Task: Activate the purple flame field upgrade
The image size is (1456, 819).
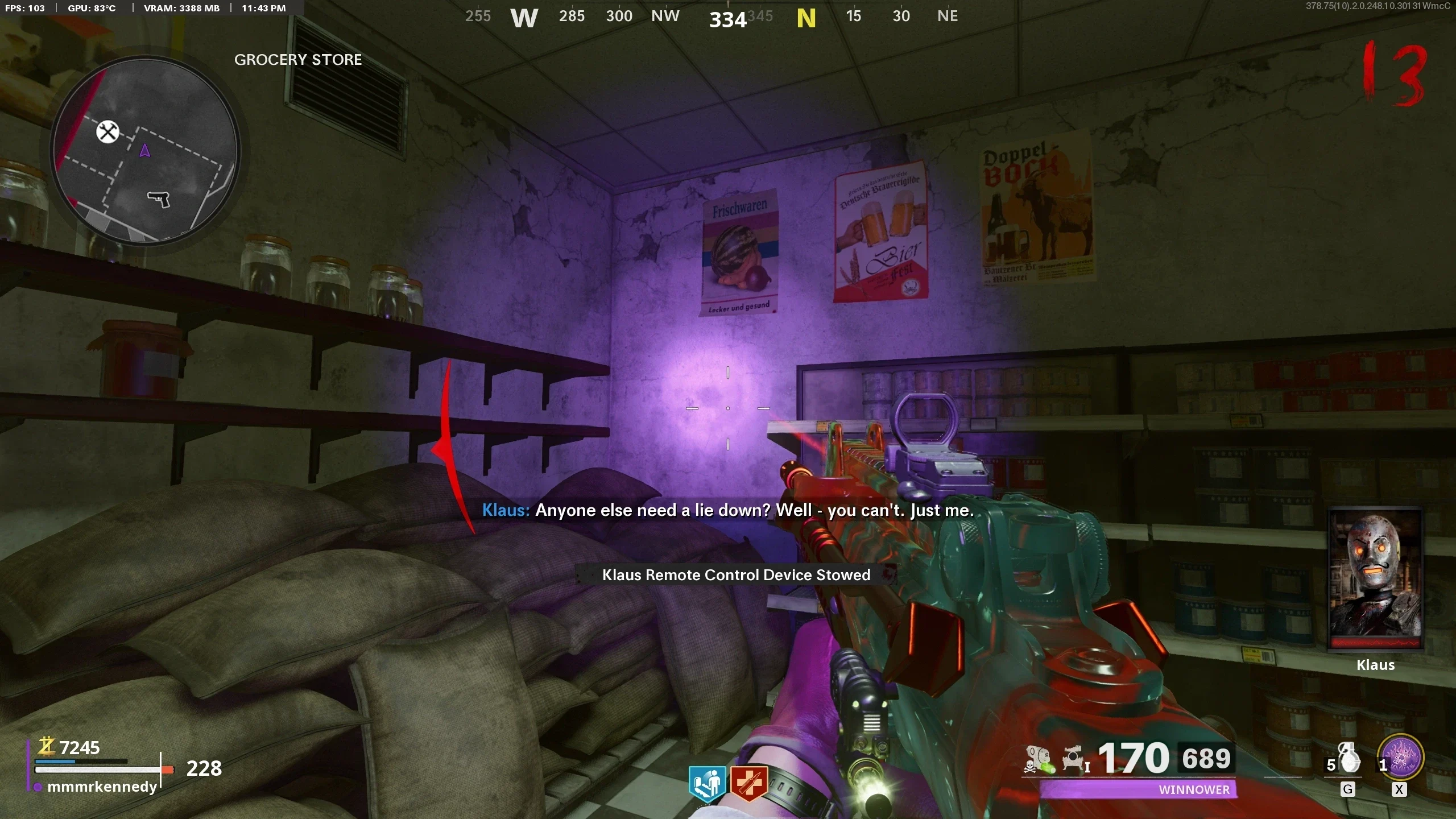Action: [1402, 759]
